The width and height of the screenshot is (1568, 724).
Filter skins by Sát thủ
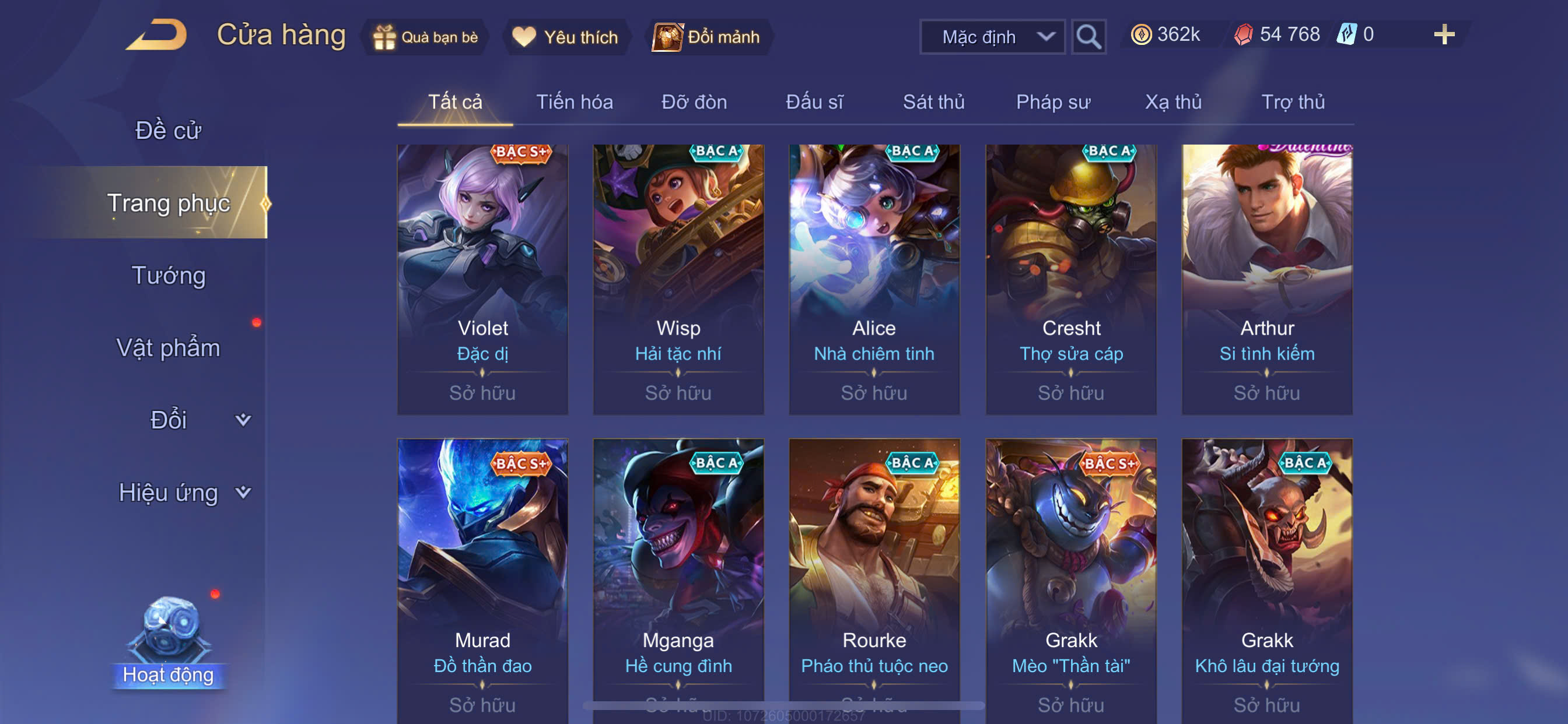tap(933, 101)
